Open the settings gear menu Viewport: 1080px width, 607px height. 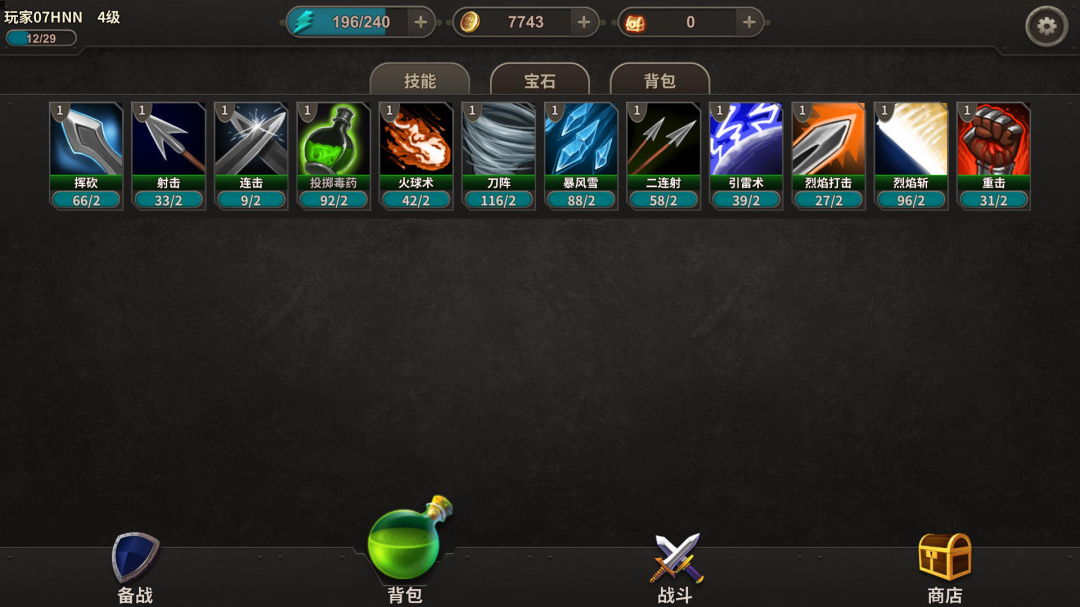1046,26
